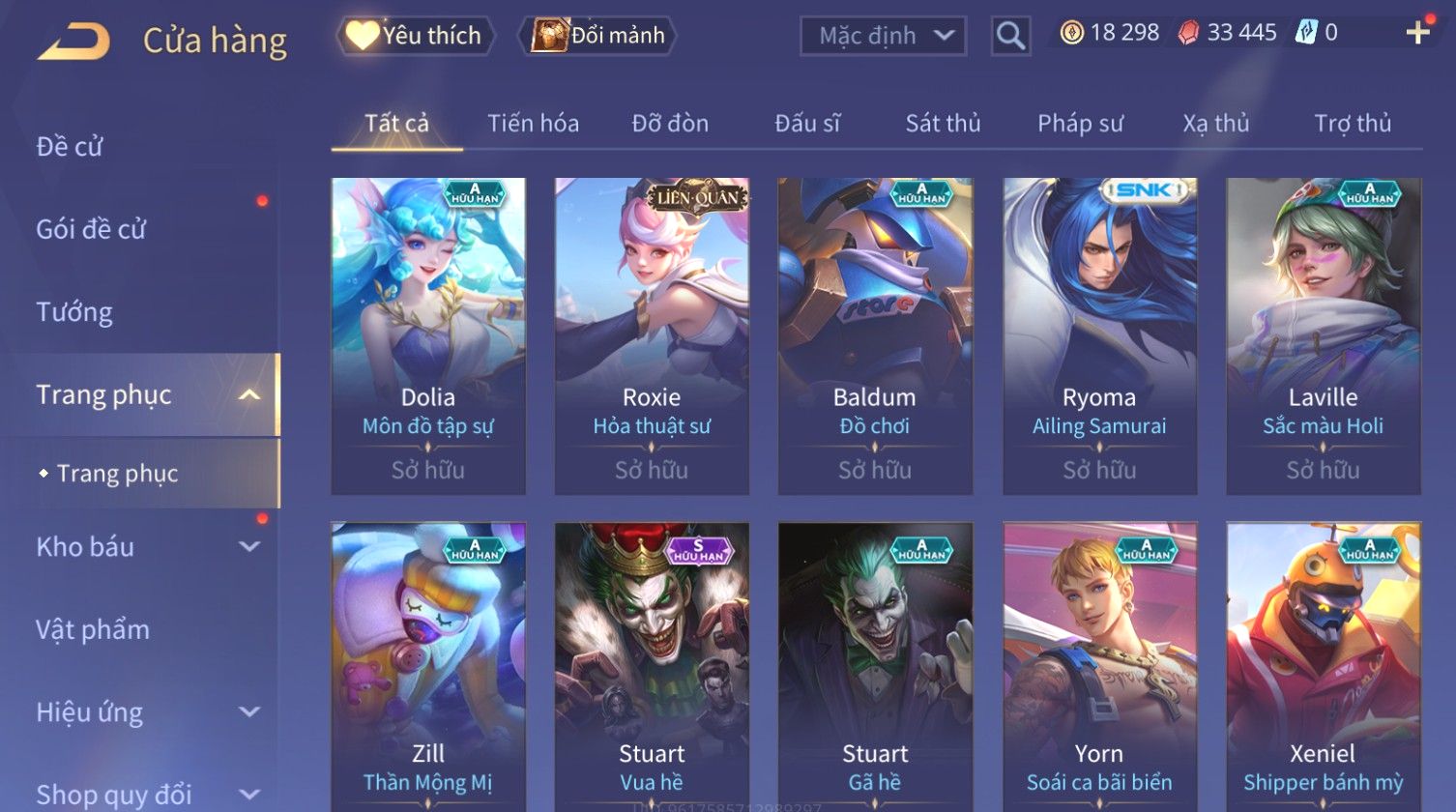The image size is (1456, 812).
Task: Choose the Ryoma Ailing Samurai skin card
Action: pyautogui.click(x=1099, y=335)
